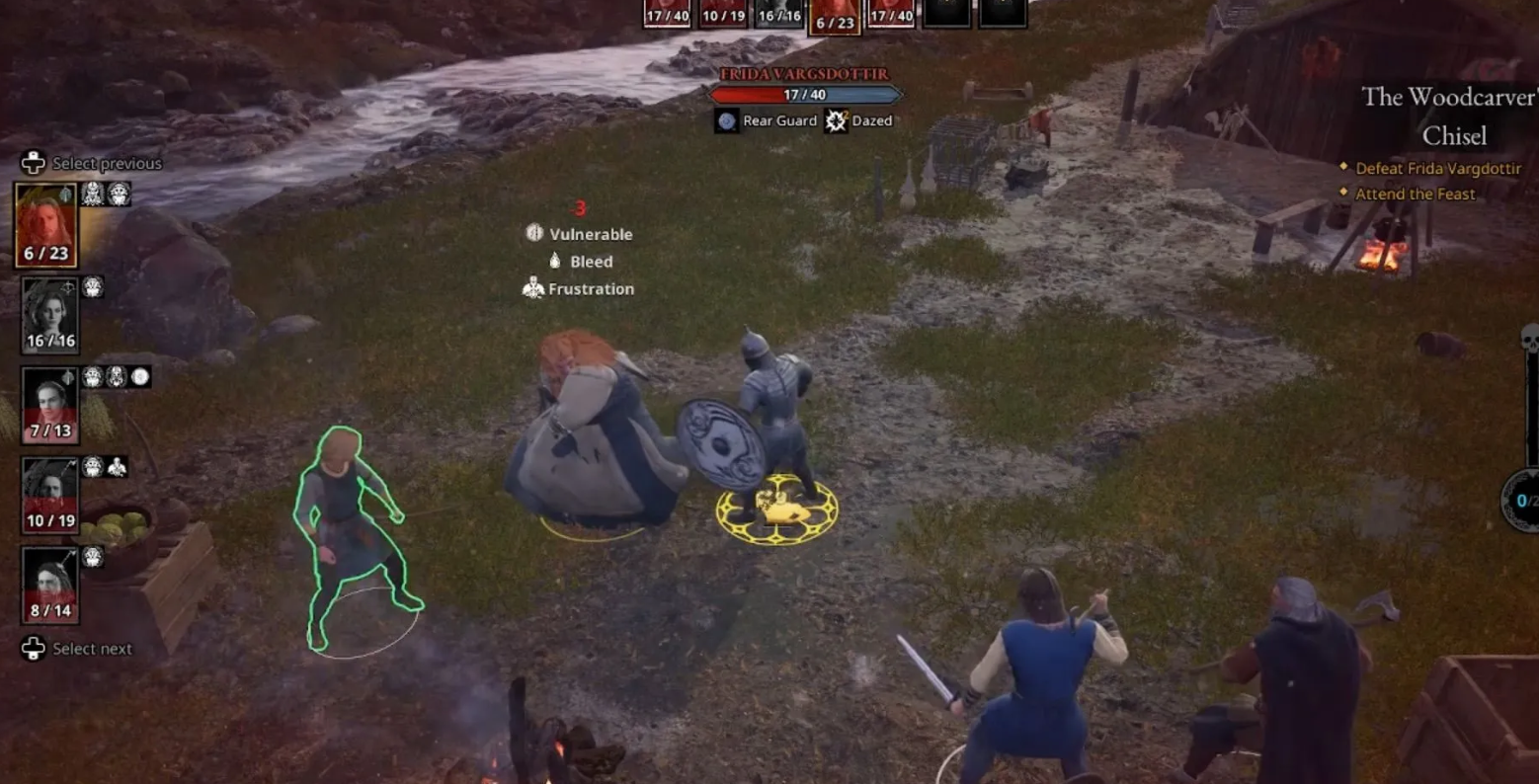Screen dimensions: 1539x784
Task: Inspect the Rear Guard status icon
Action: (727, 120)
